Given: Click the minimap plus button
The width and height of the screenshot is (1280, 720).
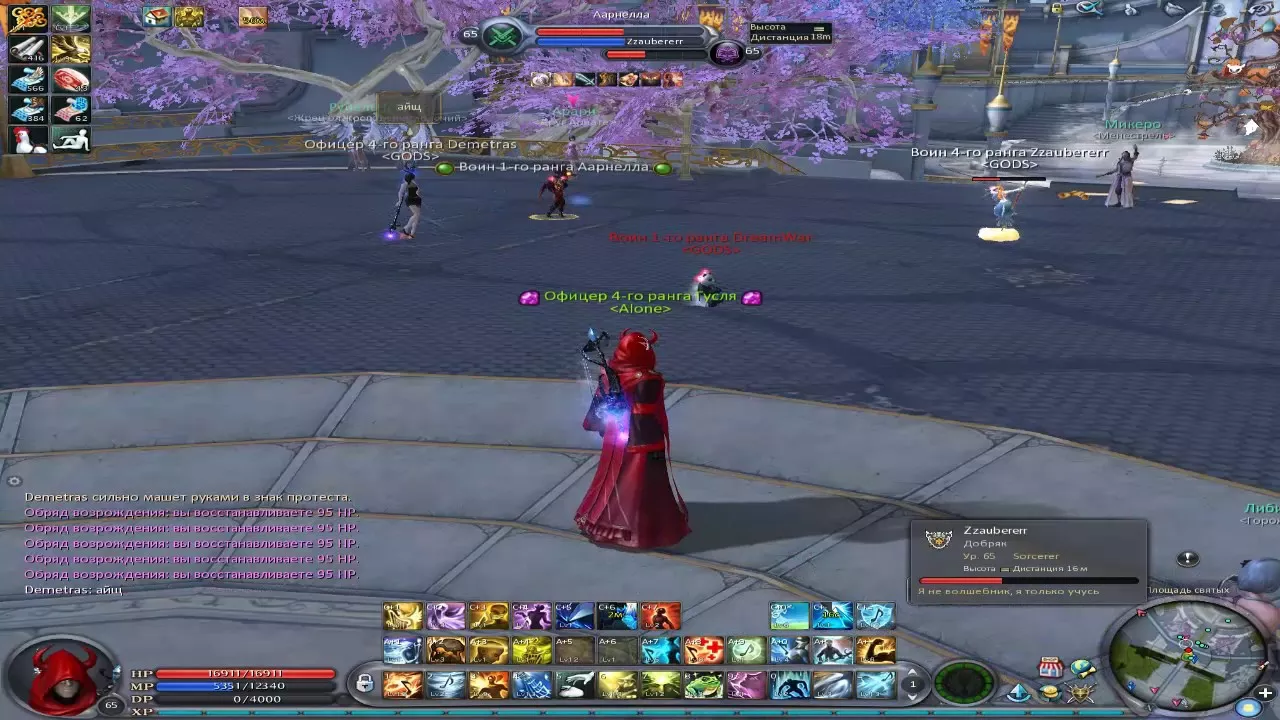Looking at the screenshot, I should click(x=1266, y=693).
